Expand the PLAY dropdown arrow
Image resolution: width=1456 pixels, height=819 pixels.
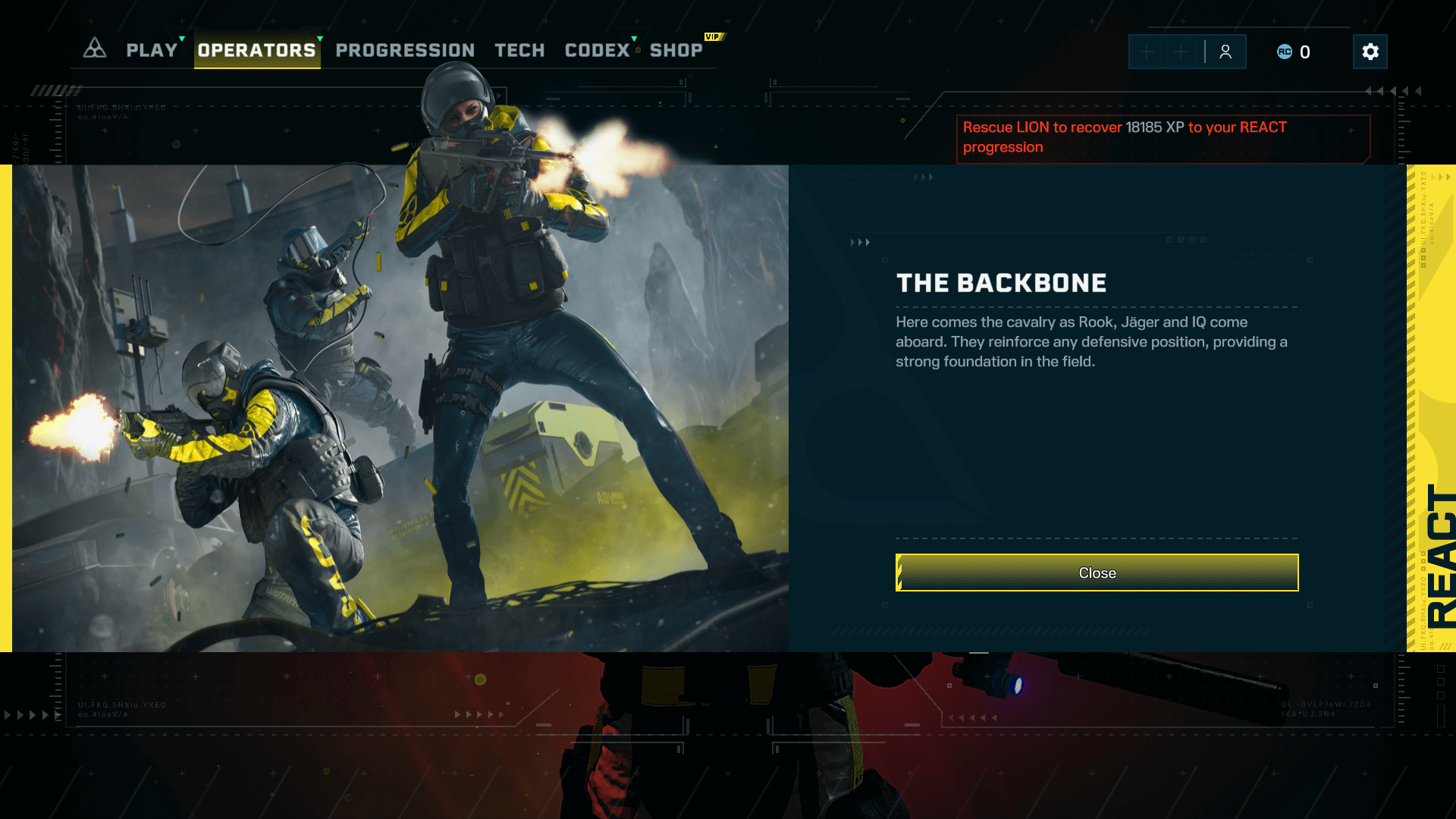pos(180,36)
